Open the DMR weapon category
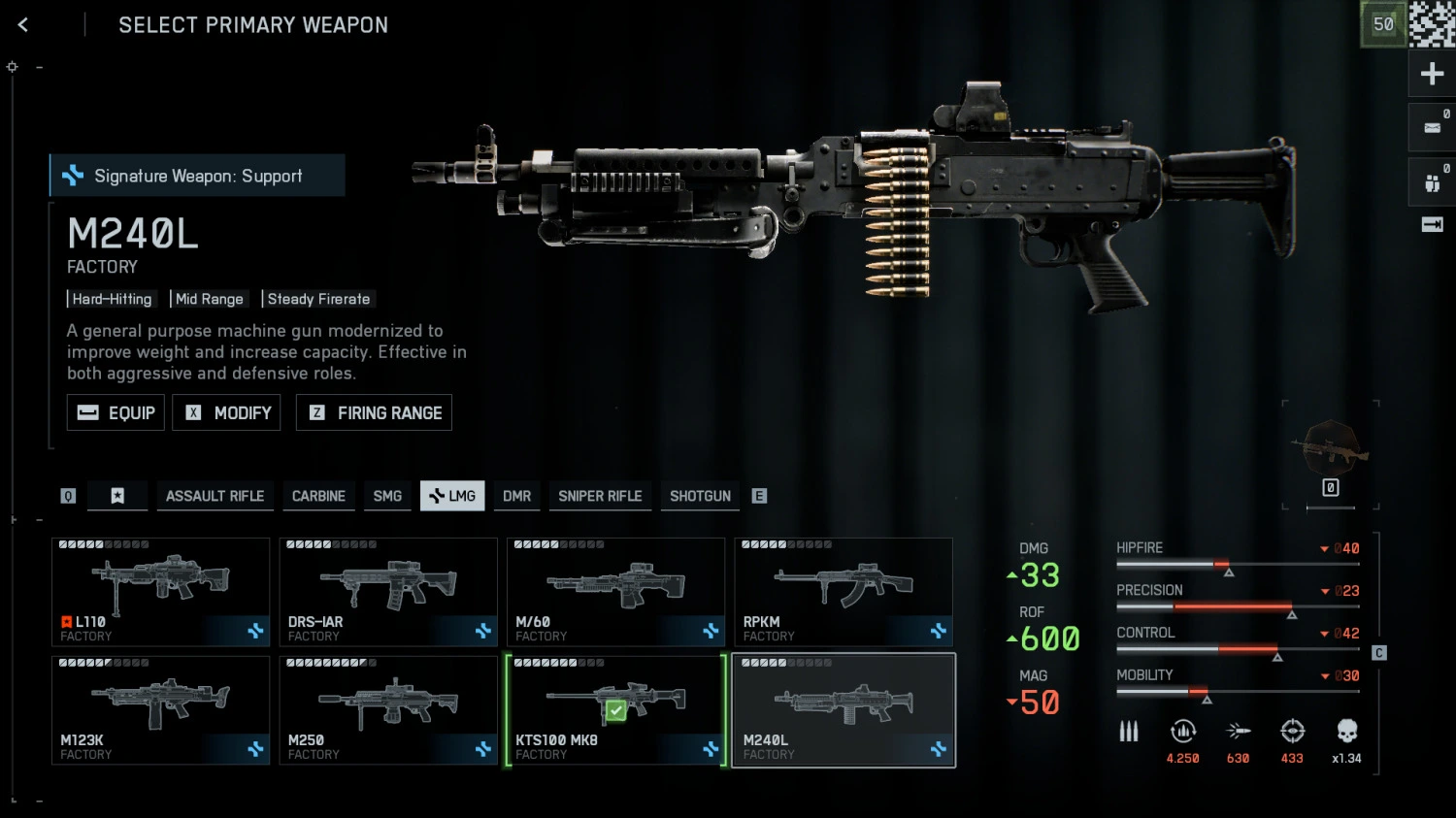Screen dimensions: 1456x818 516,496
